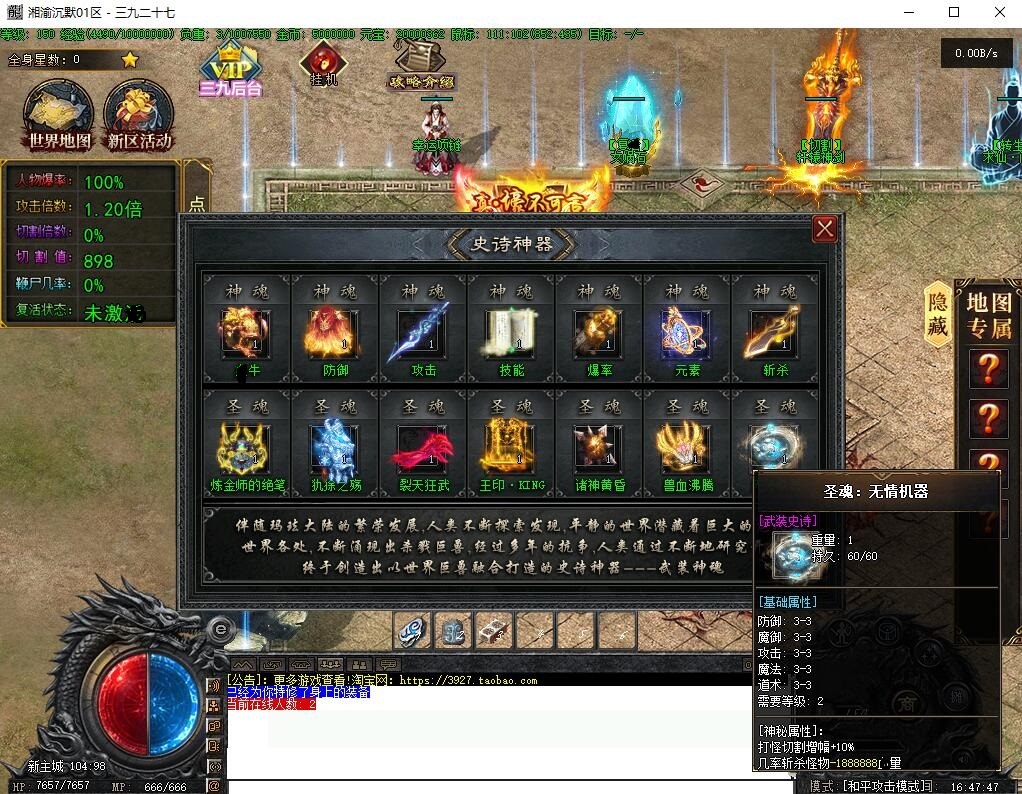Choose the 王印·KING holy soul
Viewport: 1022px width, 794px height.
click(510, 448)
